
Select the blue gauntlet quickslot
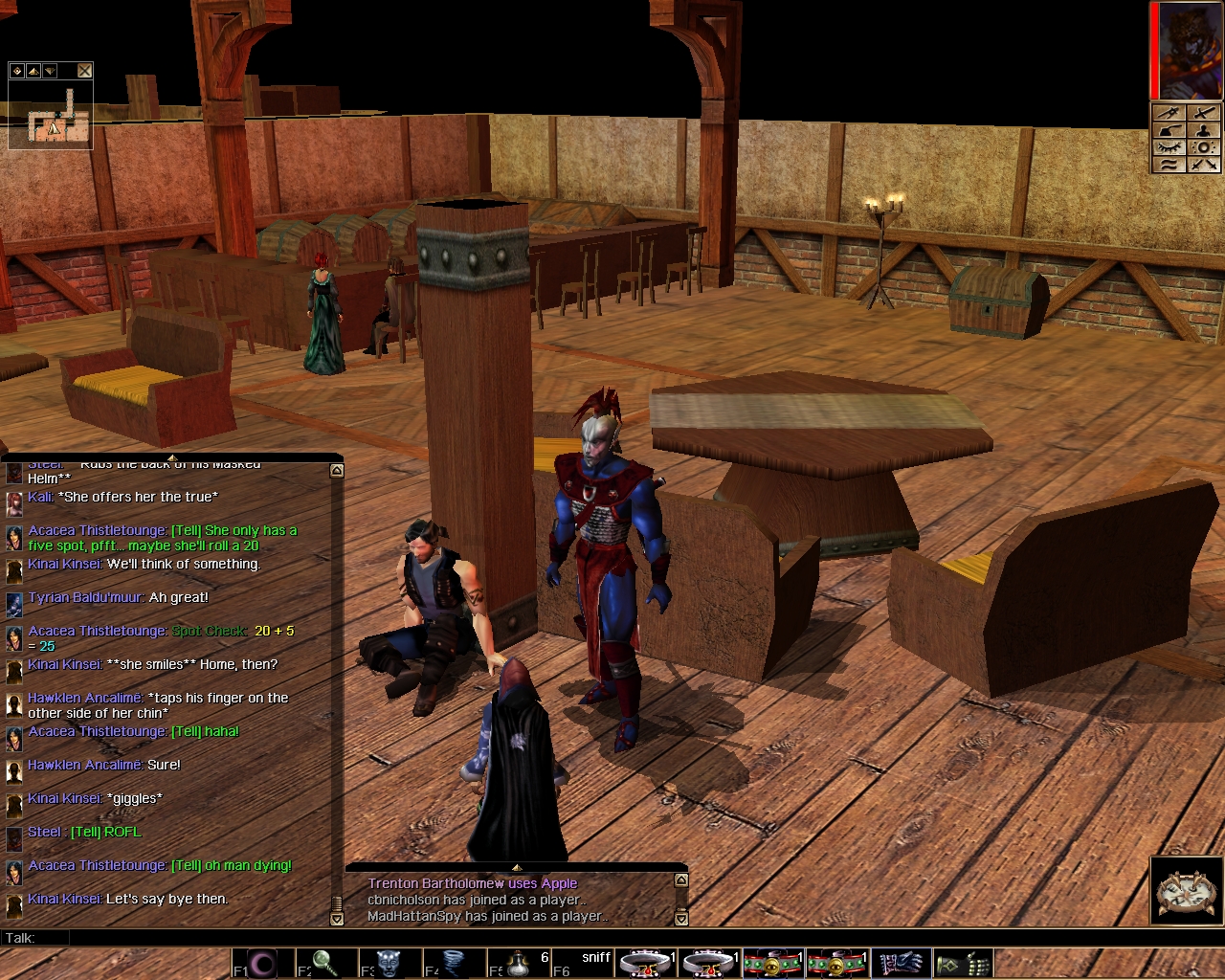coord(901,962)
